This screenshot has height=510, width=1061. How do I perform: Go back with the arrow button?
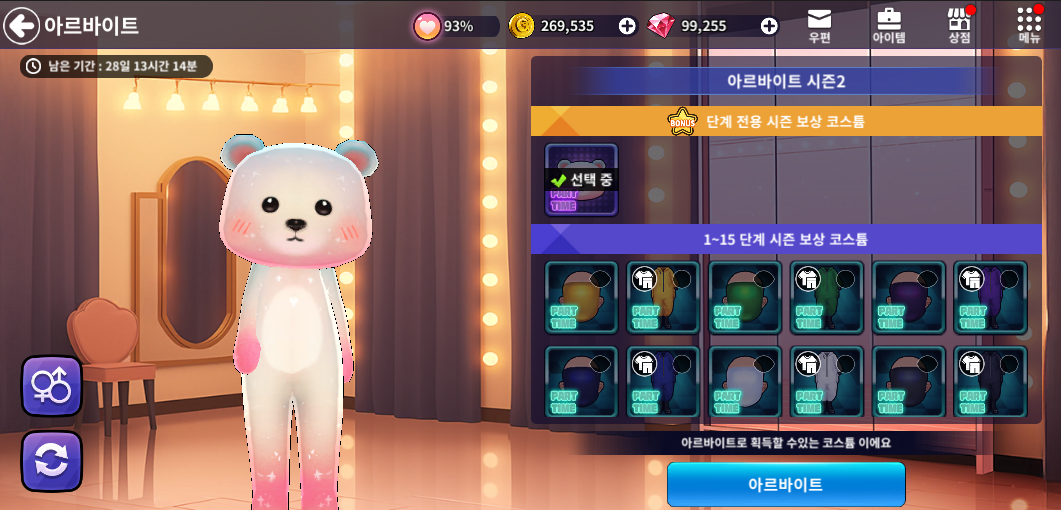(21, 26)
